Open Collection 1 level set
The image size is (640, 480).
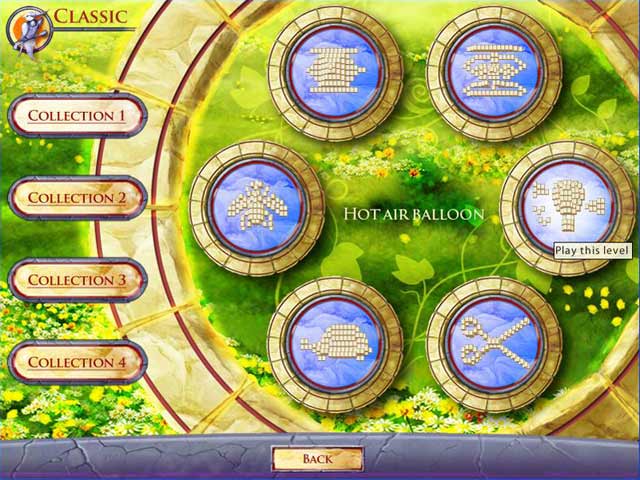[77, 116]
